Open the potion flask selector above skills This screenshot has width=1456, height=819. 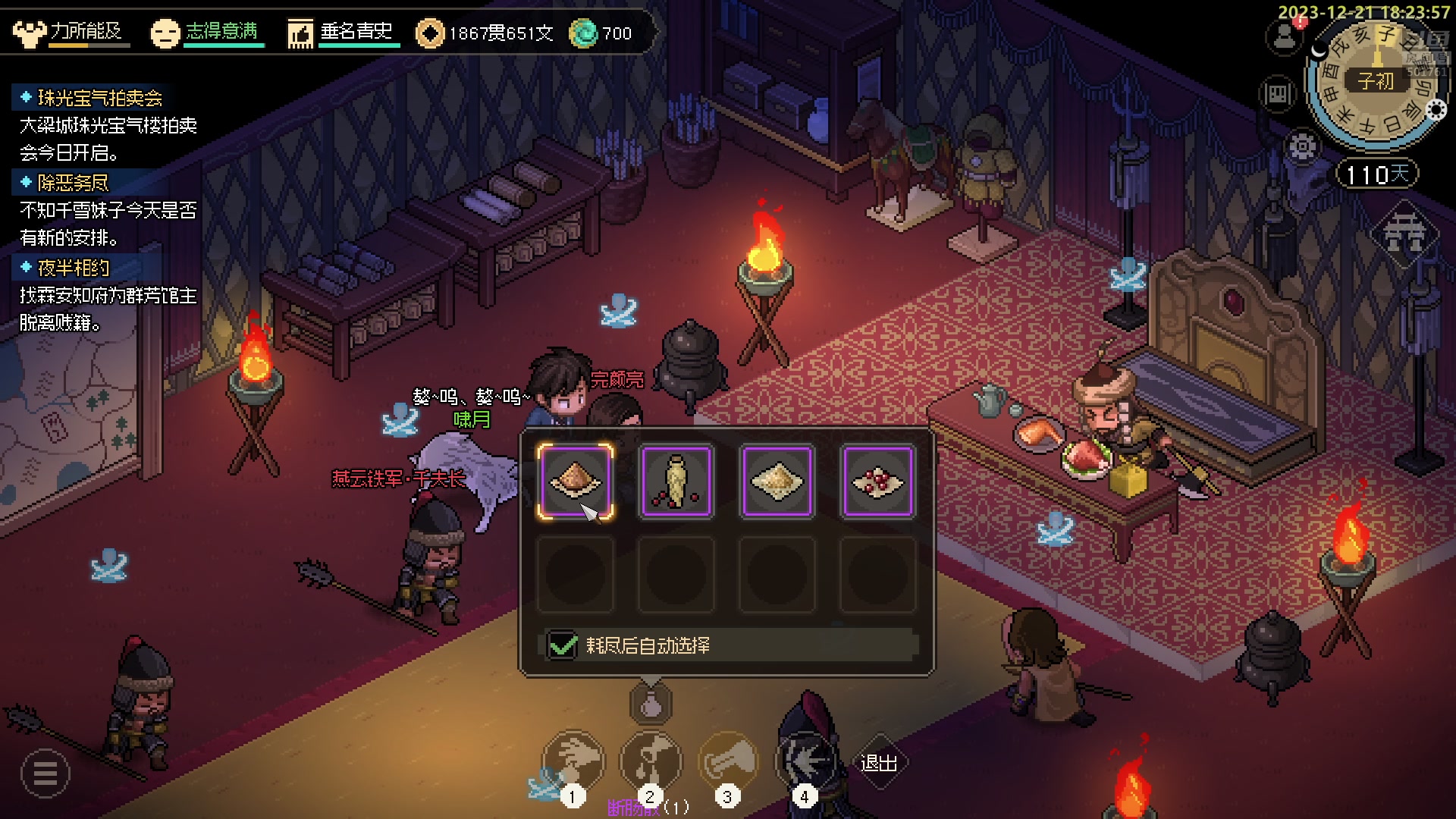click(x=651, y=704)
